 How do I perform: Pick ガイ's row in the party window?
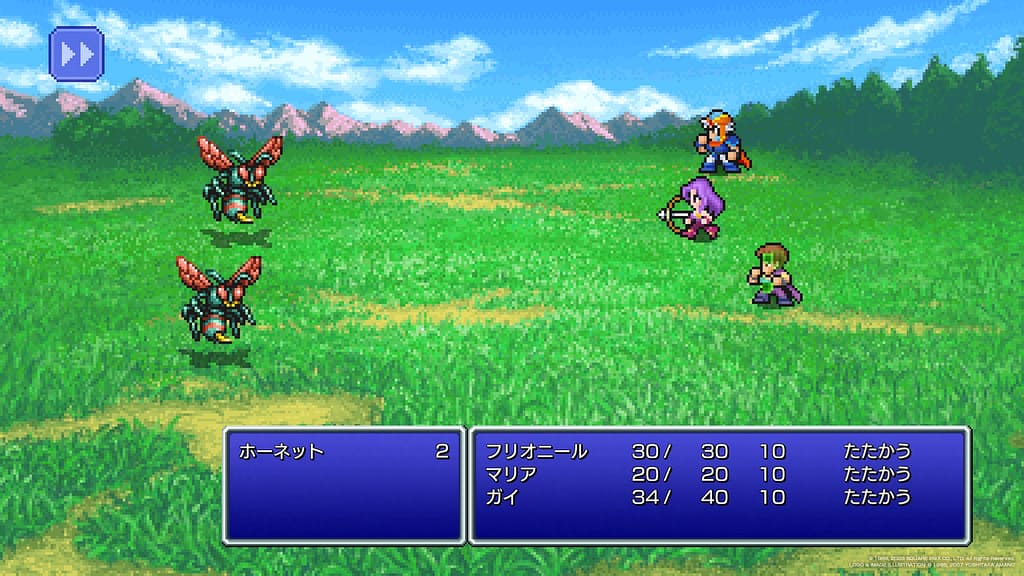pyautogui.click(x=502, y=497)
